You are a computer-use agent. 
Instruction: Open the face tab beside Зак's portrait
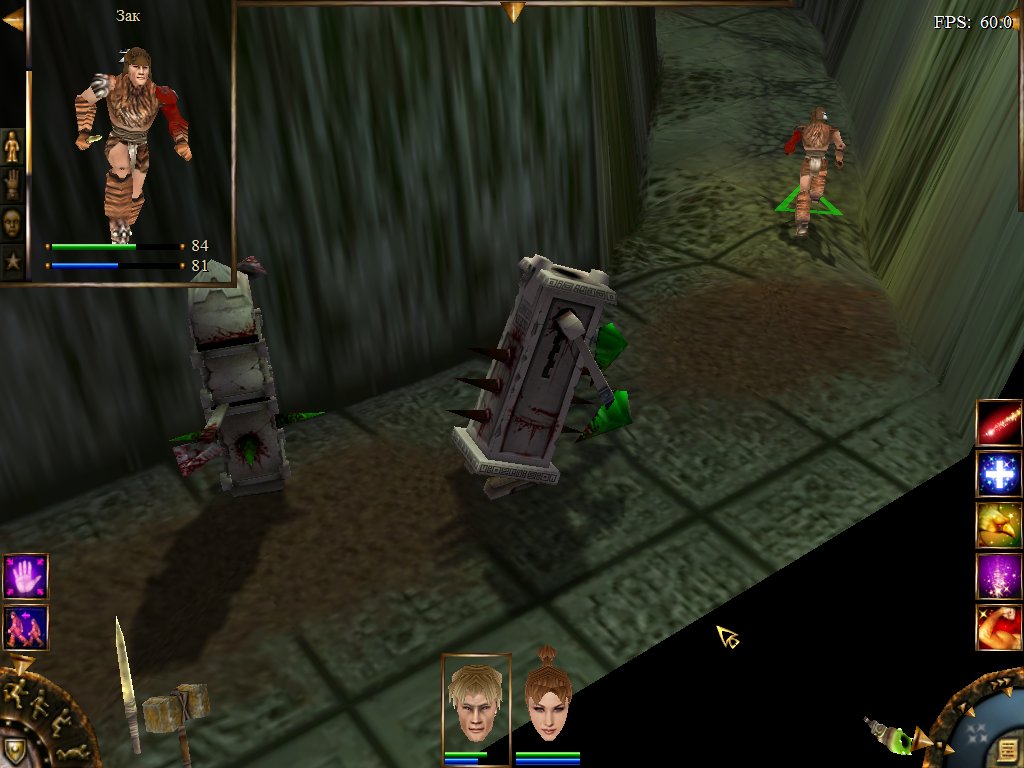[x=12, y=222]
